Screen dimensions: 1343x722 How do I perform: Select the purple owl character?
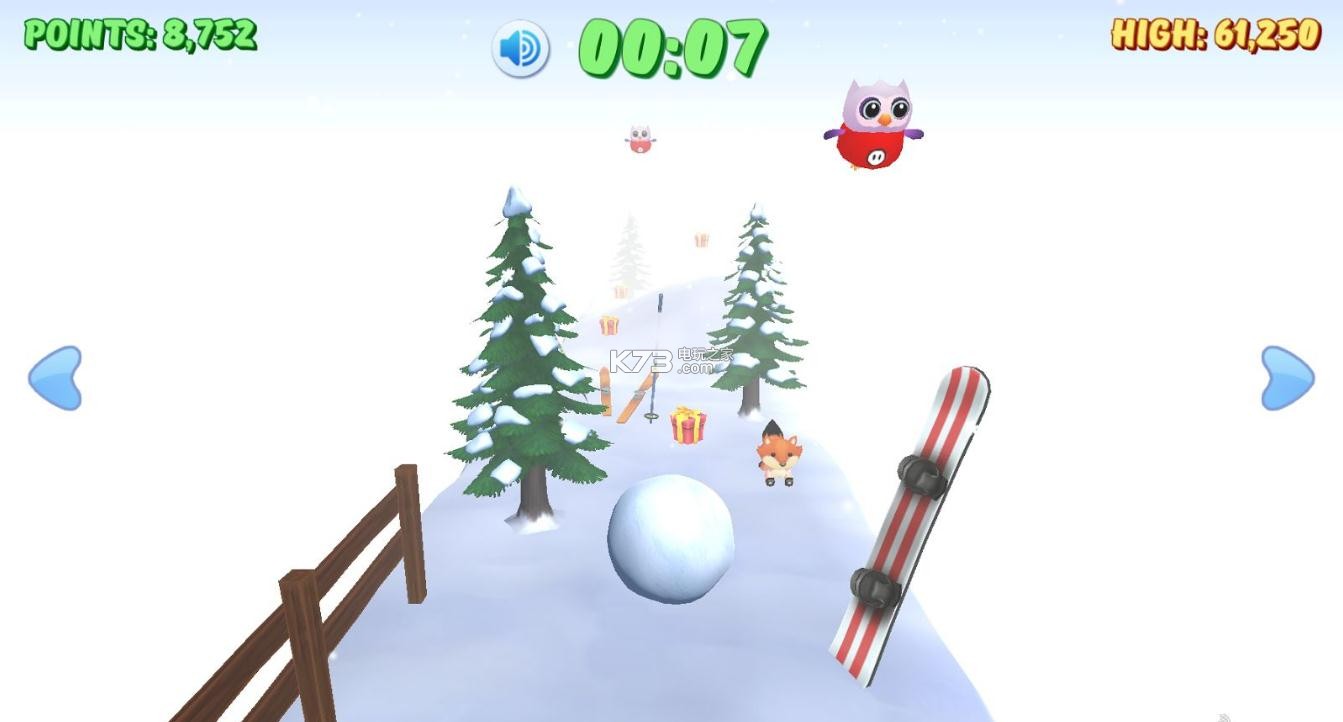(x=871, y=125)
